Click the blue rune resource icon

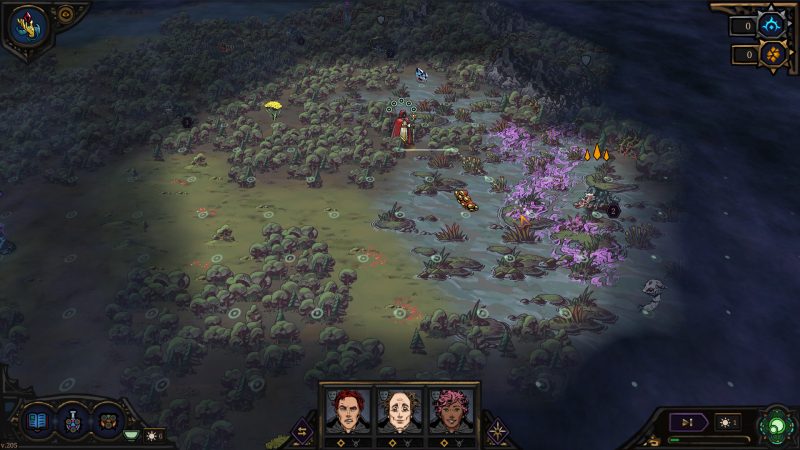click(772, 26)
